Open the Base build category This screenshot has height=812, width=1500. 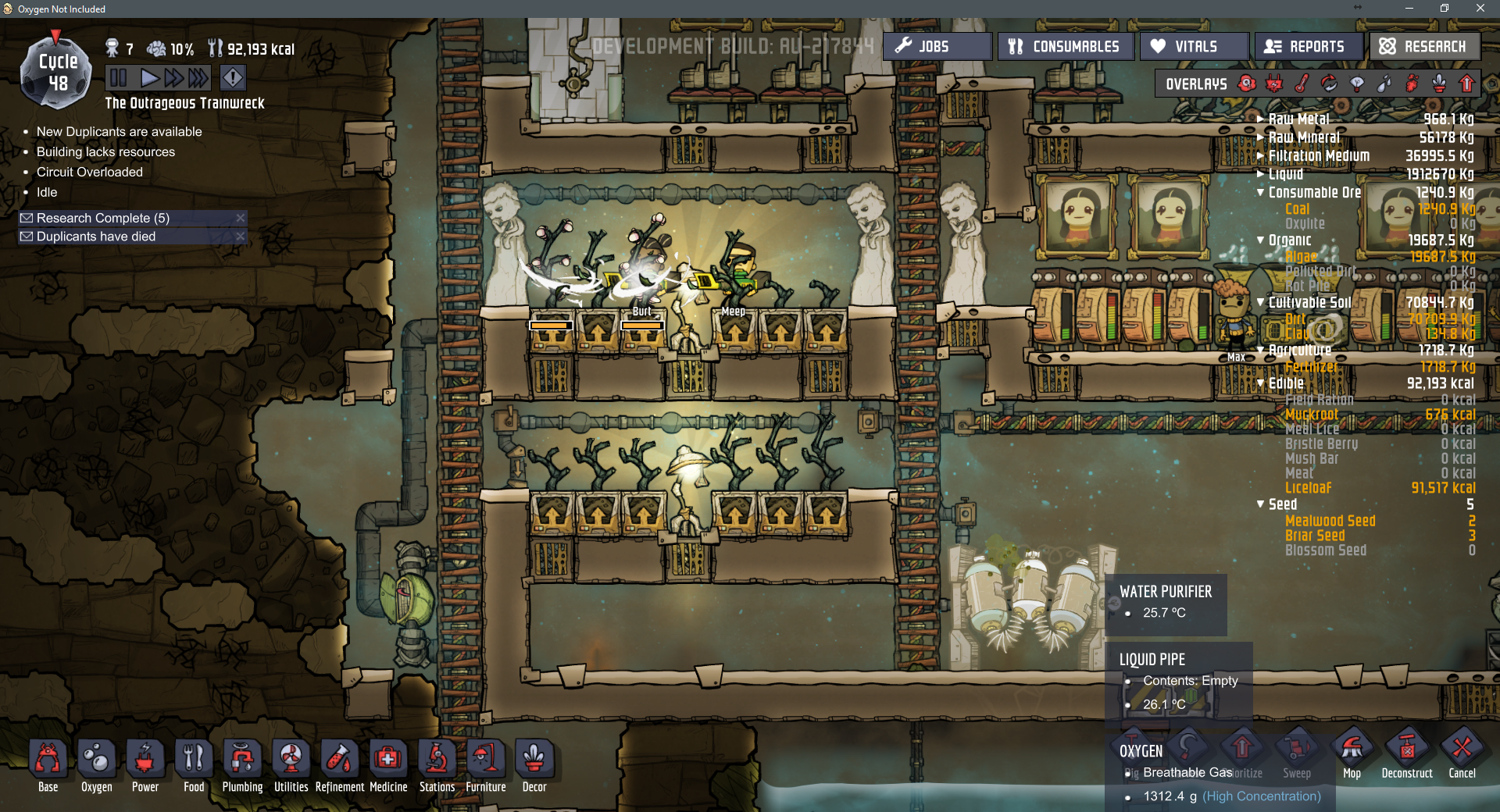(48, 766)
